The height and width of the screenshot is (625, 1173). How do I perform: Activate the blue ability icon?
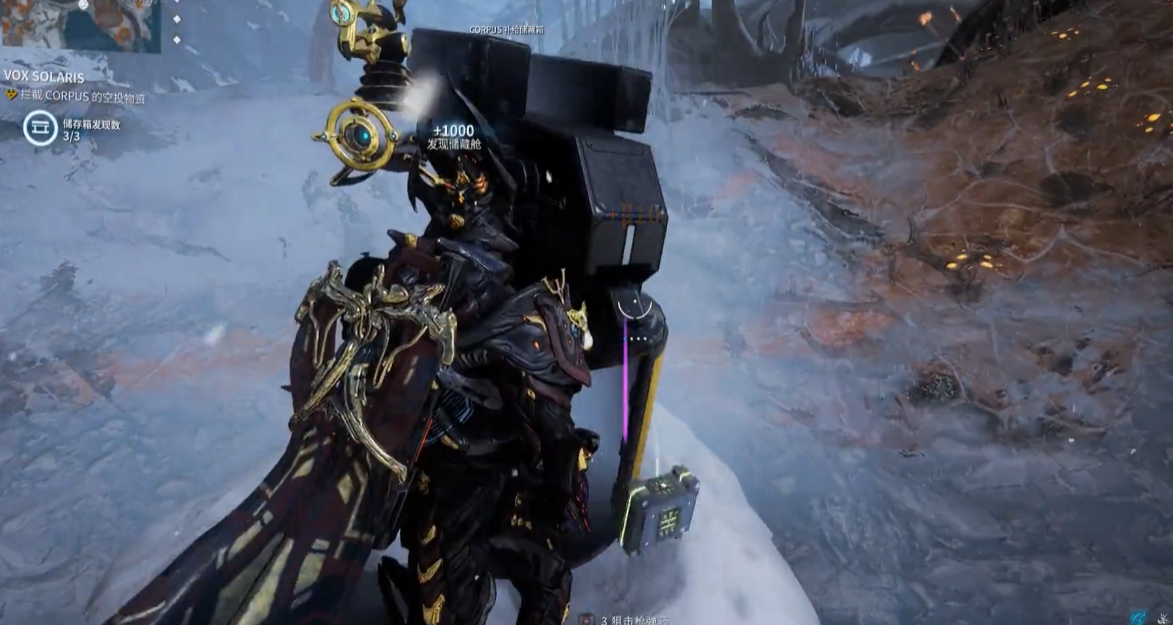point(1138,617)
